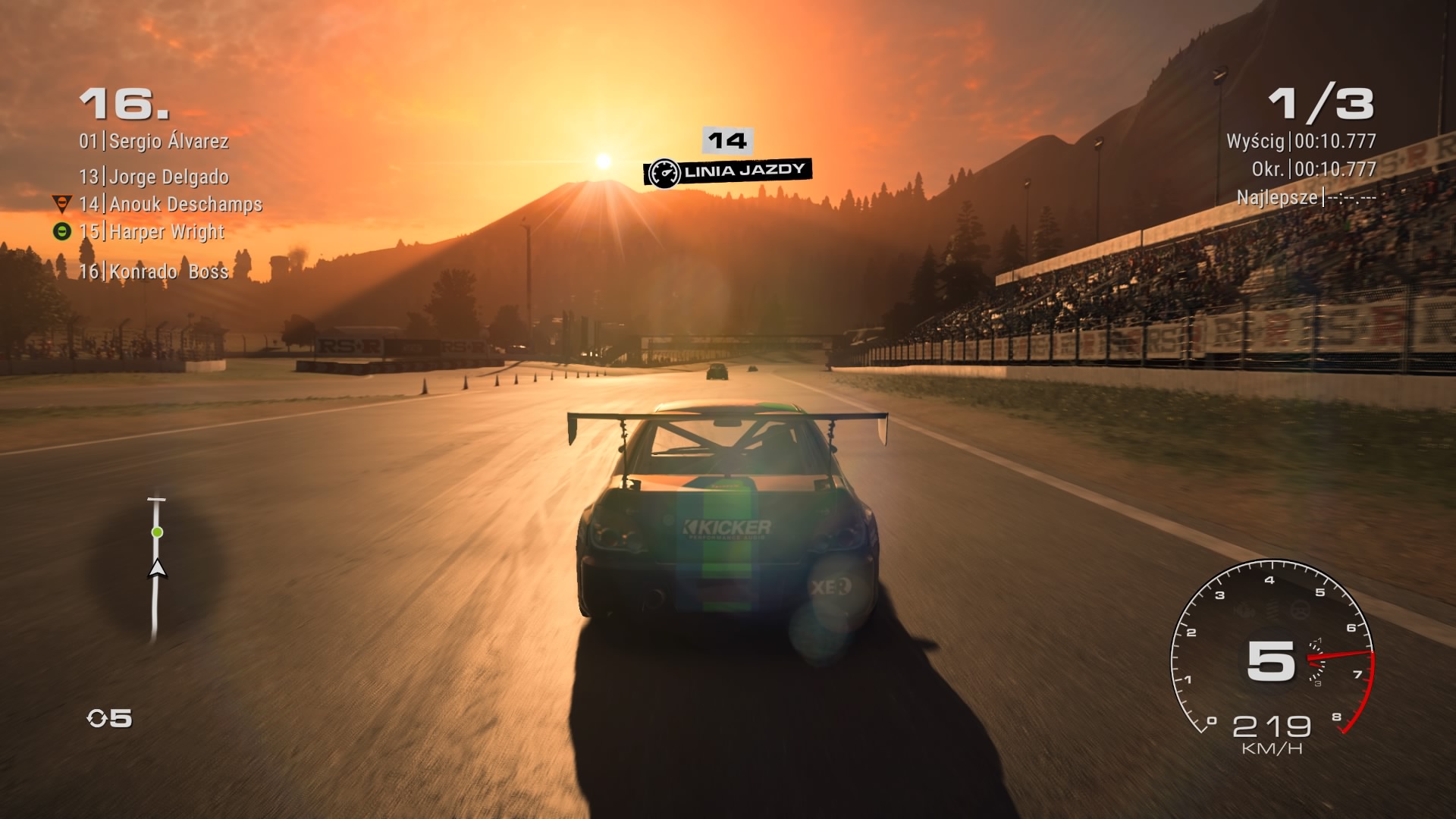Select Sergio Álvarez in the standings list
The height and width of the screenshot is (819, 1456).
(154, 141)
